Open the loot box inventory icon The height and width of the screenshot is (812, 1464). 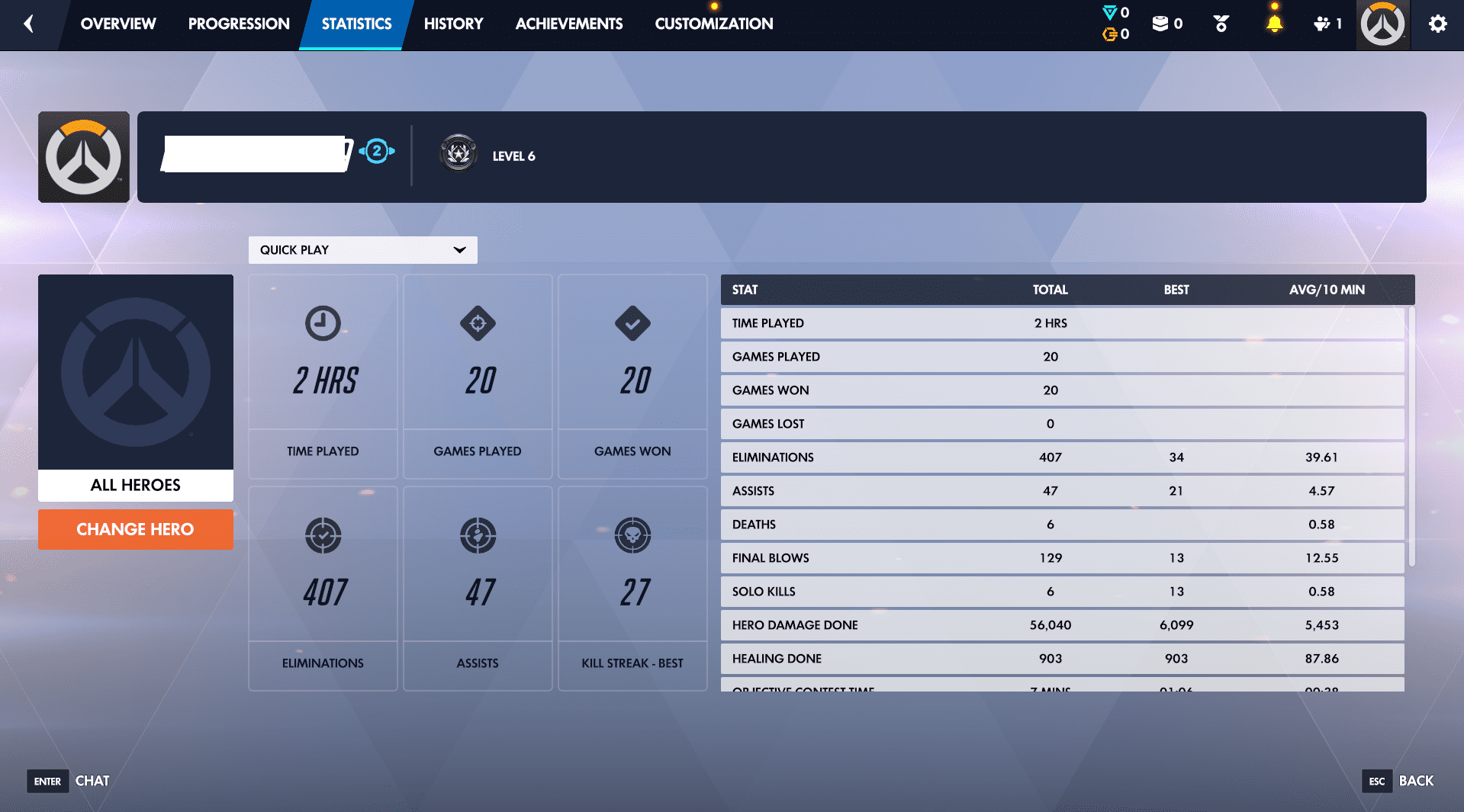(1162, 23)
